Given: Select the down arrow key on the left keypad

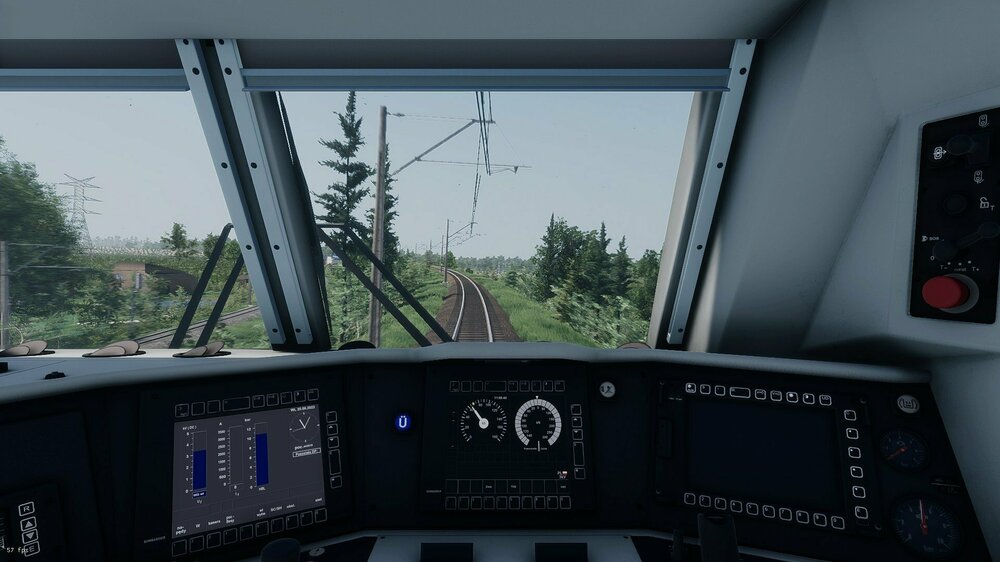Looking at the screenshot, I should [30, 536].
